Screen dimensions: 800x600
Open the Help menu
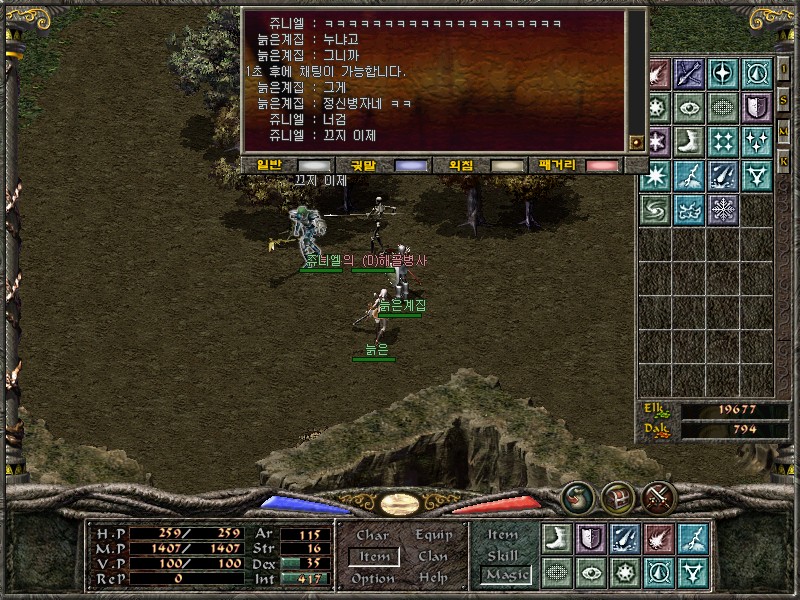[433, 578]
